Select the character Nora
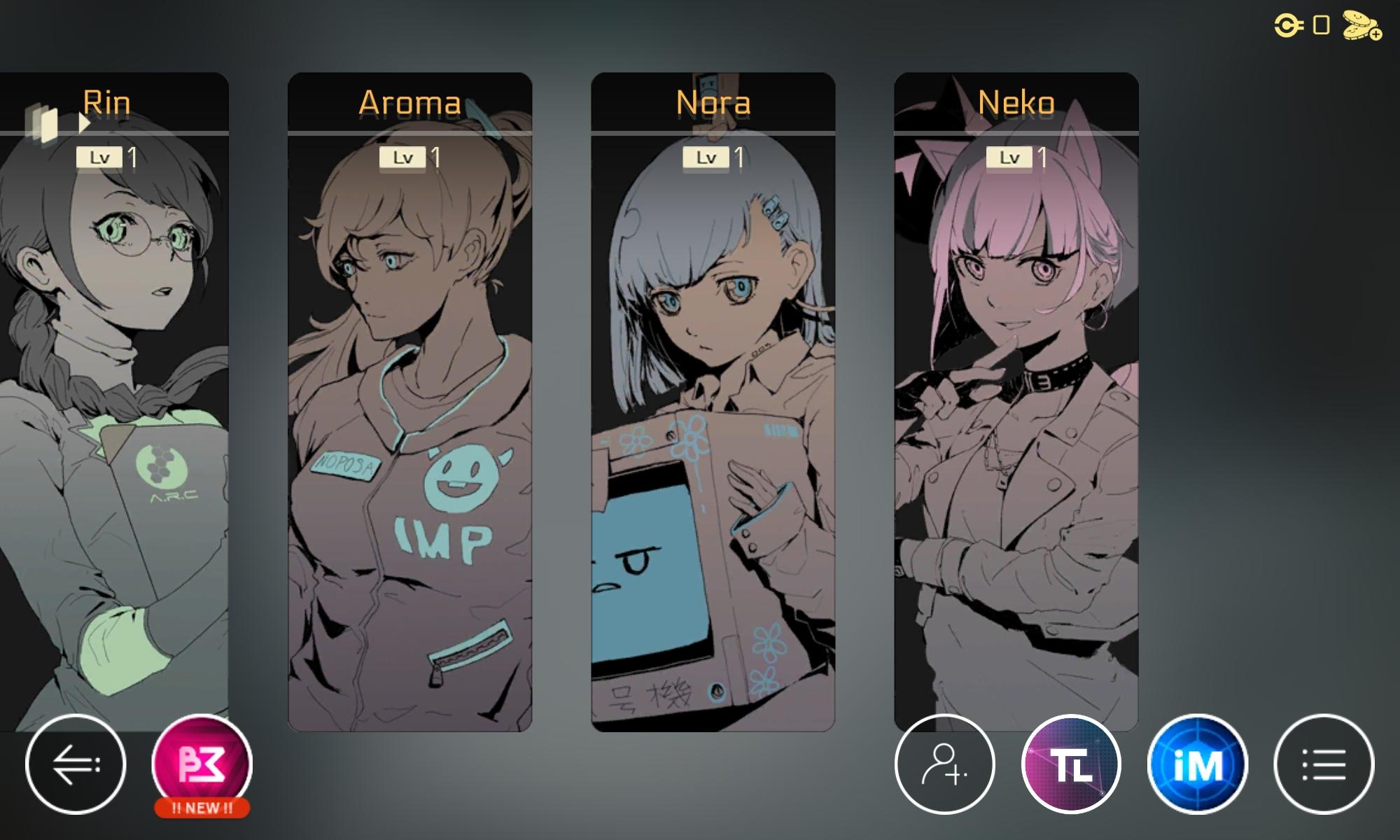Screen dimensions: 1400x840 [715, 420]
